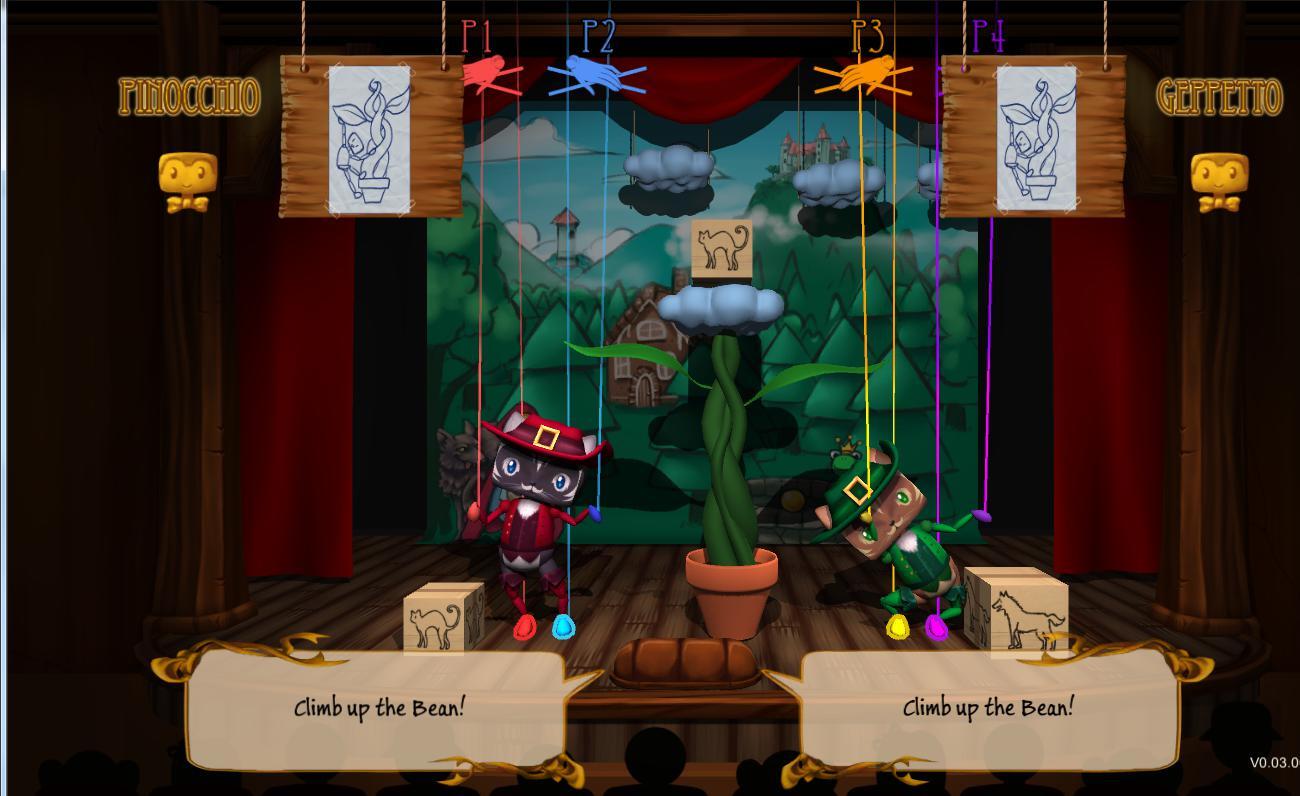Click the golden mascot under Geppetto
Image resolution: width=1300 pixels, height=796 pixels.
pyautogui.click(x=1219, y=182)
